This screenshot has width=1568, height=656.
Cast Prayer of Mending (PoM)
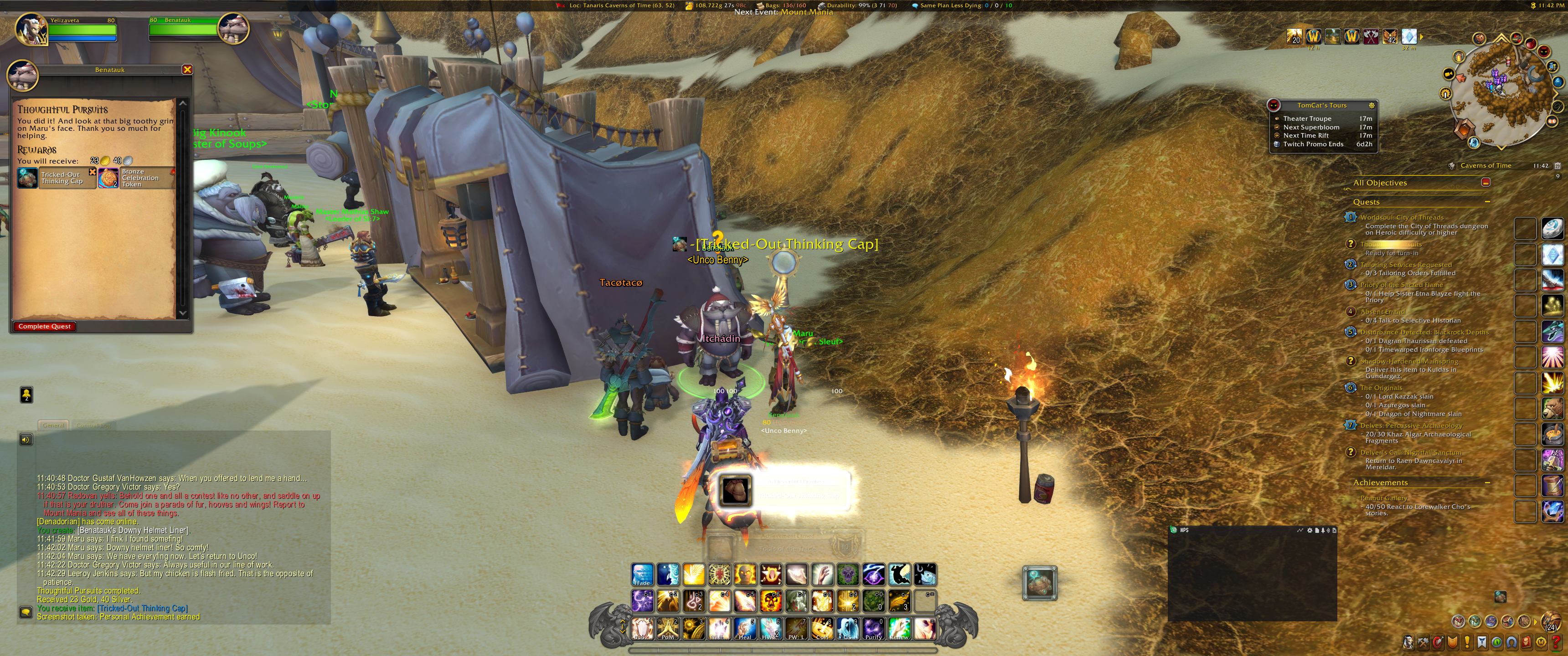[x=668, y=628]
